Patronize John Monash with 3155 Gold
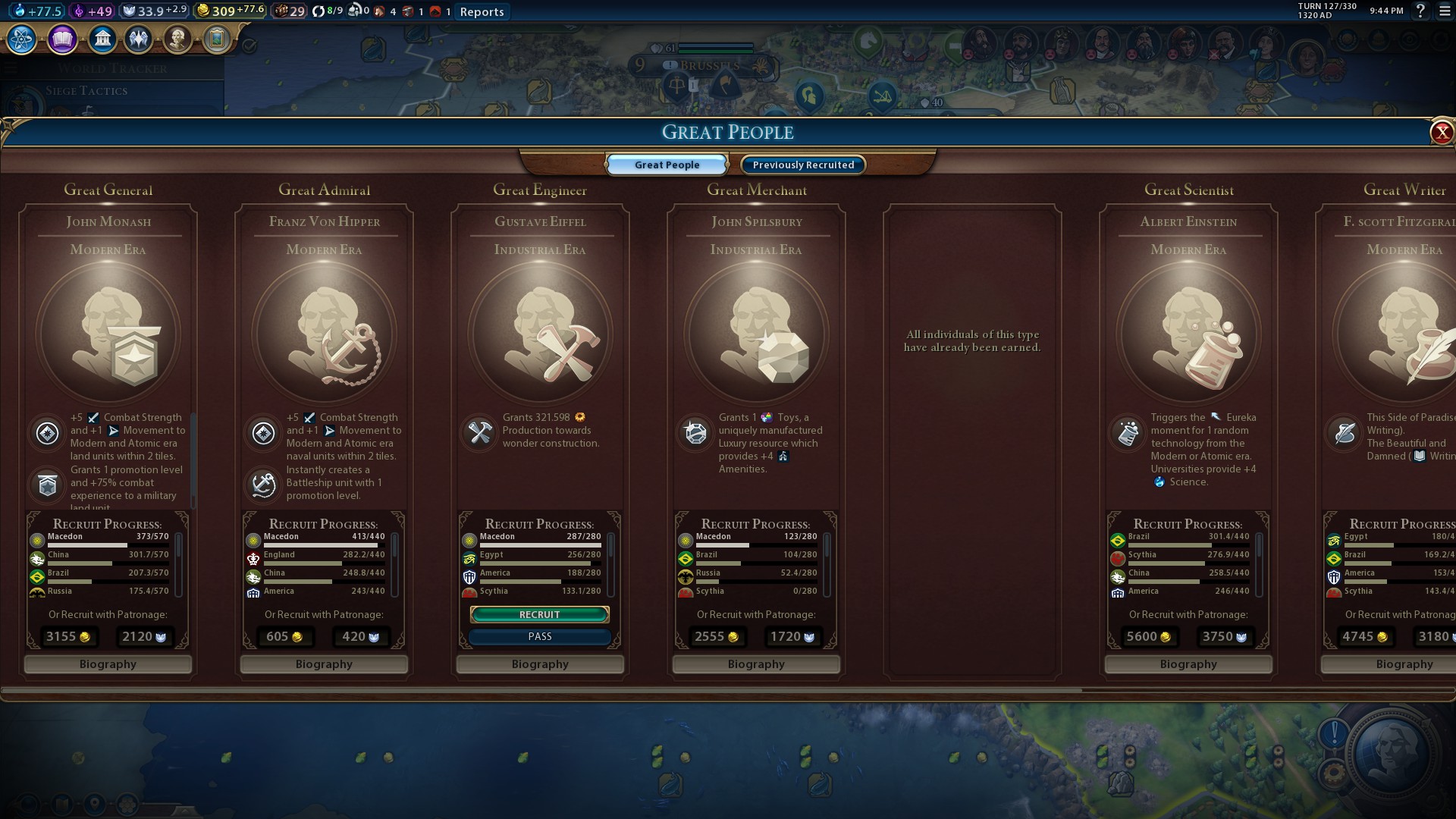Image resolution: width=1456 pixels, height=819 pixels. (67, 637)
